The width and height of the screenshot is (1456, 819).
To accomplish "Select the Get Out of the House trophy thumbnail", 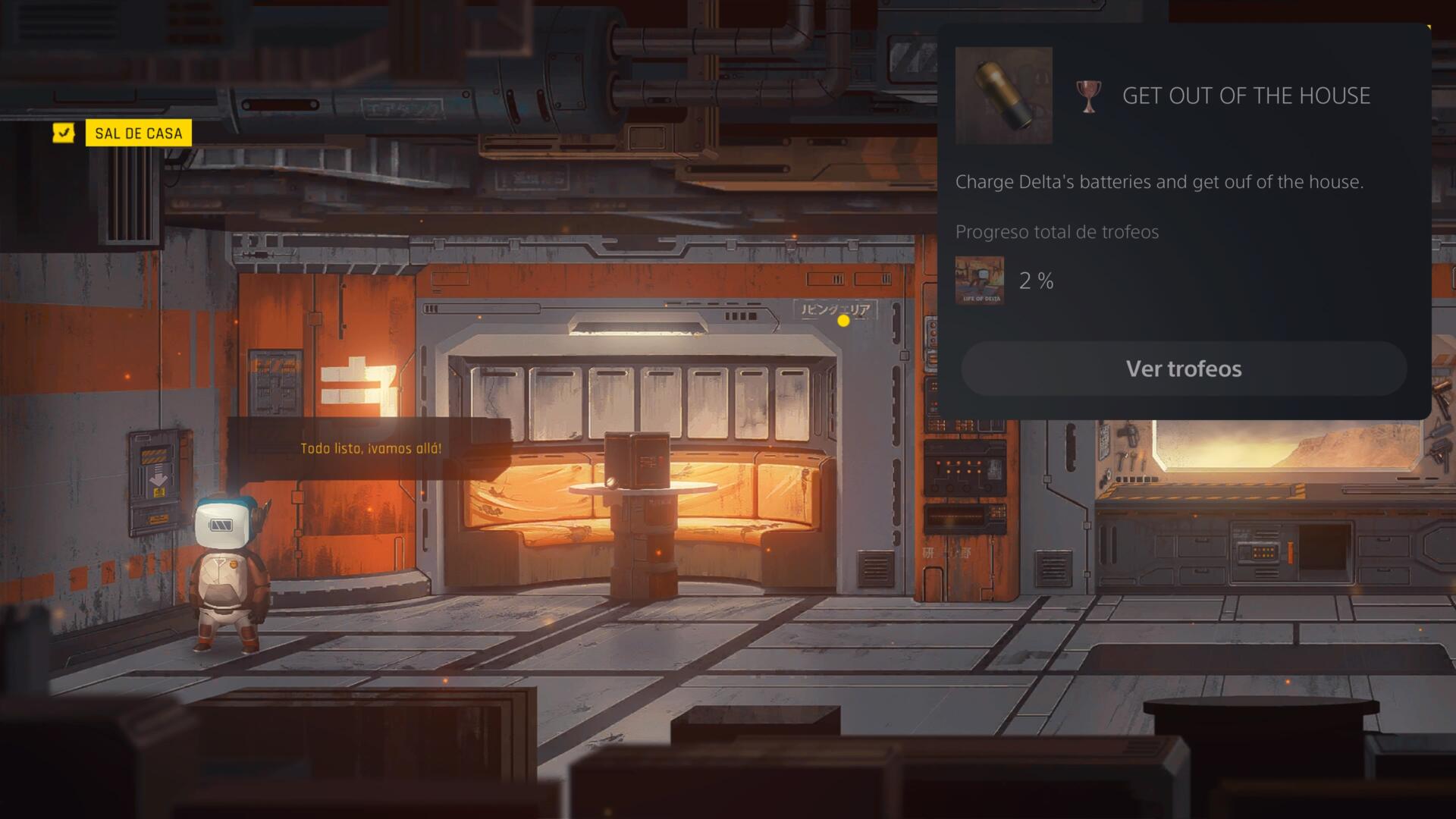I will (x=1003, y=96).
